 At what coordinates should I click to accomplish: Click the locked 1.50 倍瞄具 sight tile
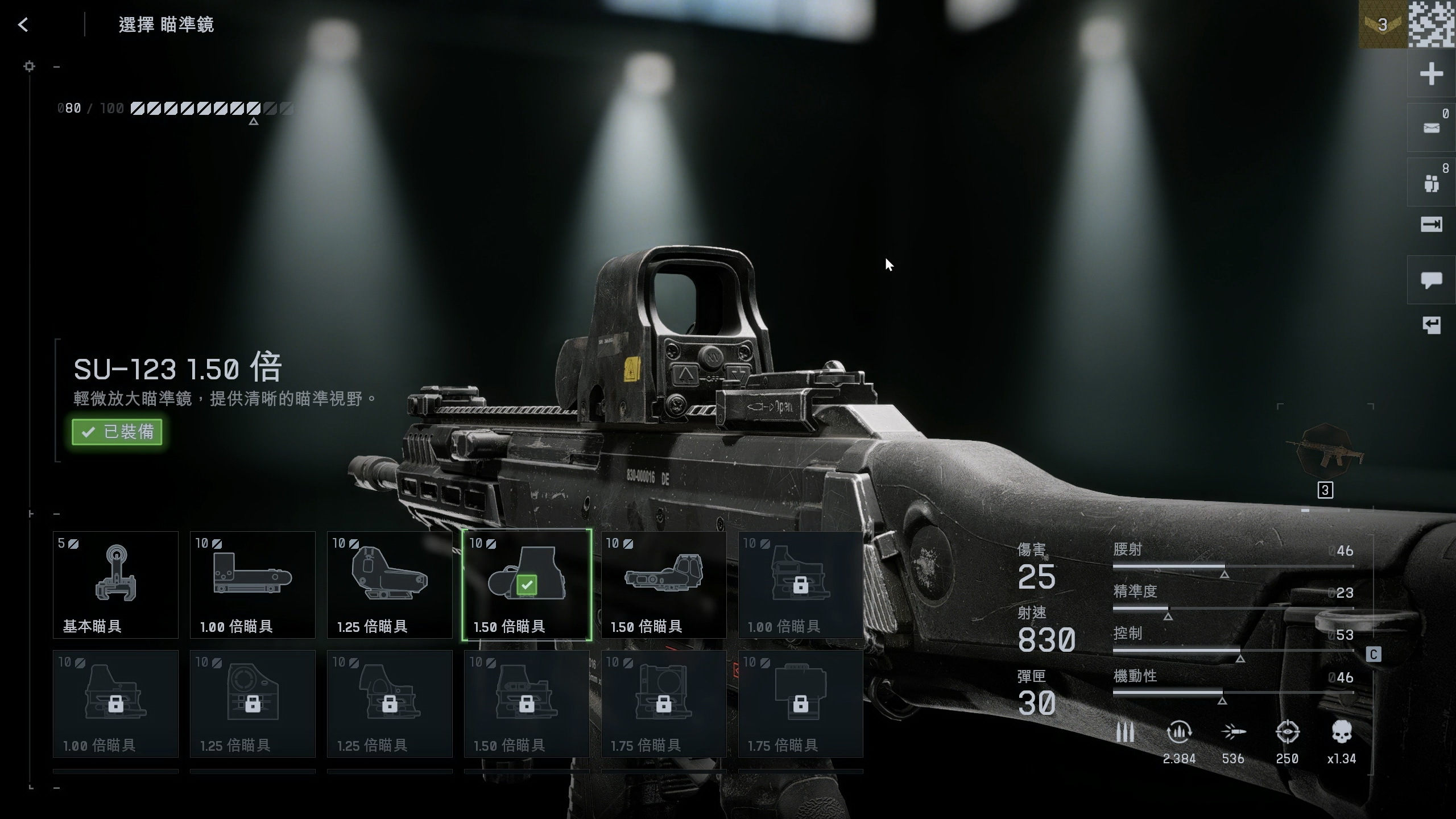527,704
